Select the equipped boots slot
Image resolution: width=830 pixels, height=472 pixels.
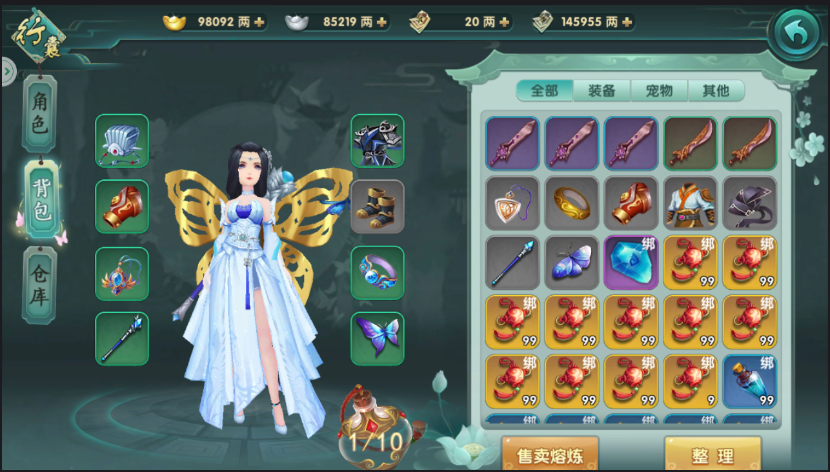(x=377, y=206)
